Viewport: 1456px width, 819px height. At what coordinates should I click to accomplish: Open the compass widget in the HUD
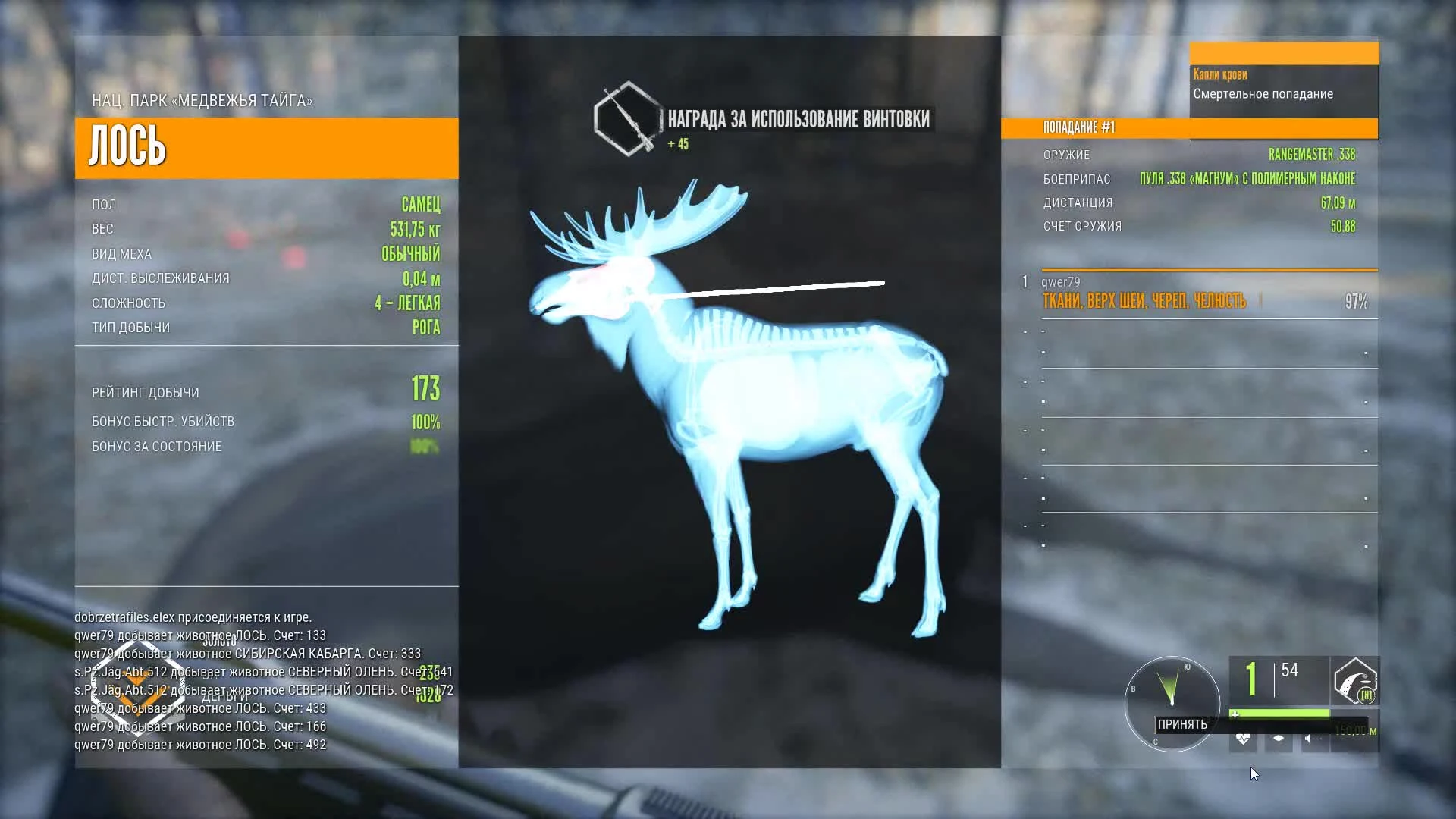pos(1172,704)
